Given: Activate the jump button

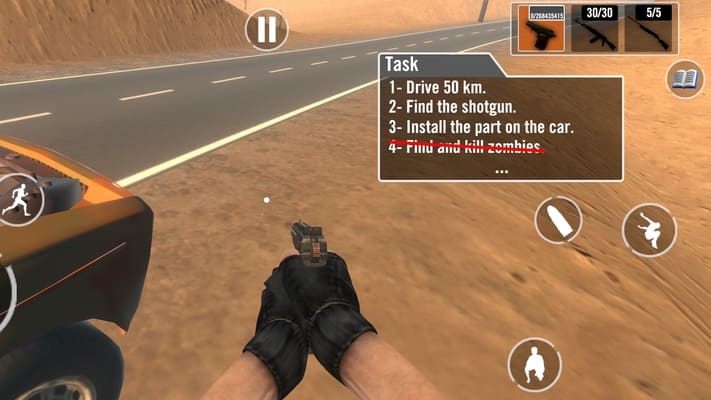Looking at the screenshot, I should [x=649, y=230].
